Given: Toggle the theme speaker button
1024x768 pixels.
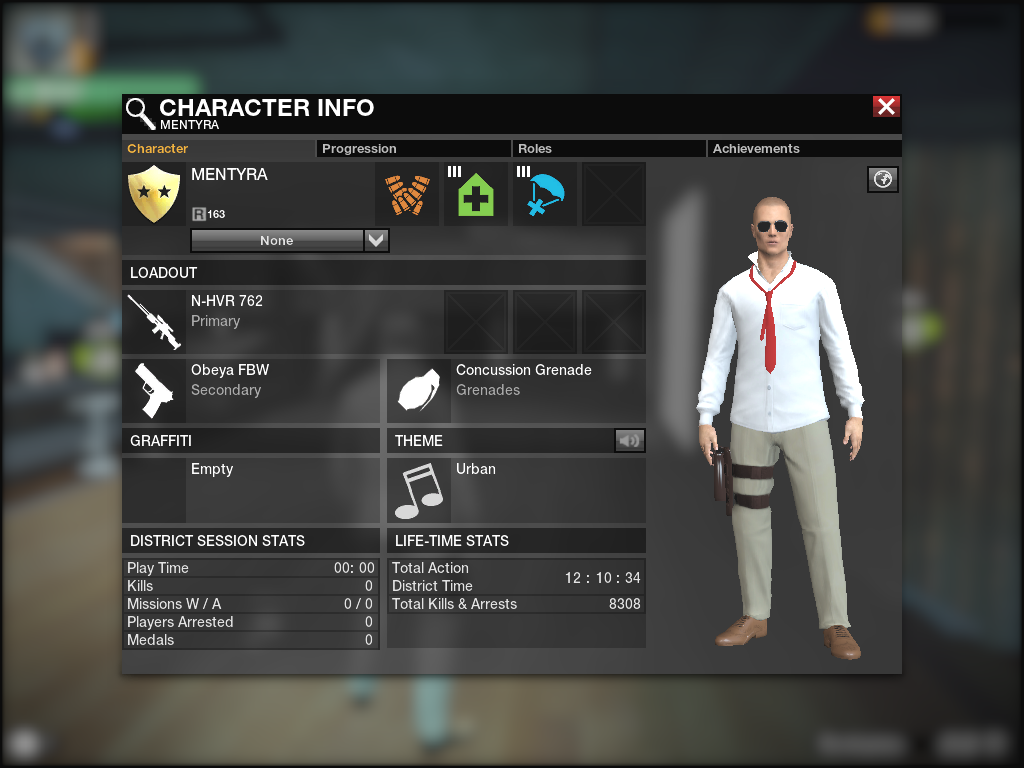Looking at the screenshot, I should [629, 440].
